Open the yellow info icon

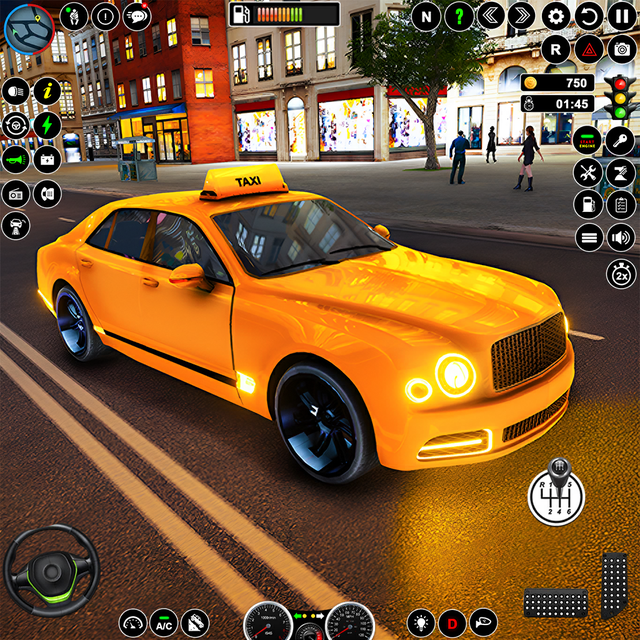(x=47, y=90)
